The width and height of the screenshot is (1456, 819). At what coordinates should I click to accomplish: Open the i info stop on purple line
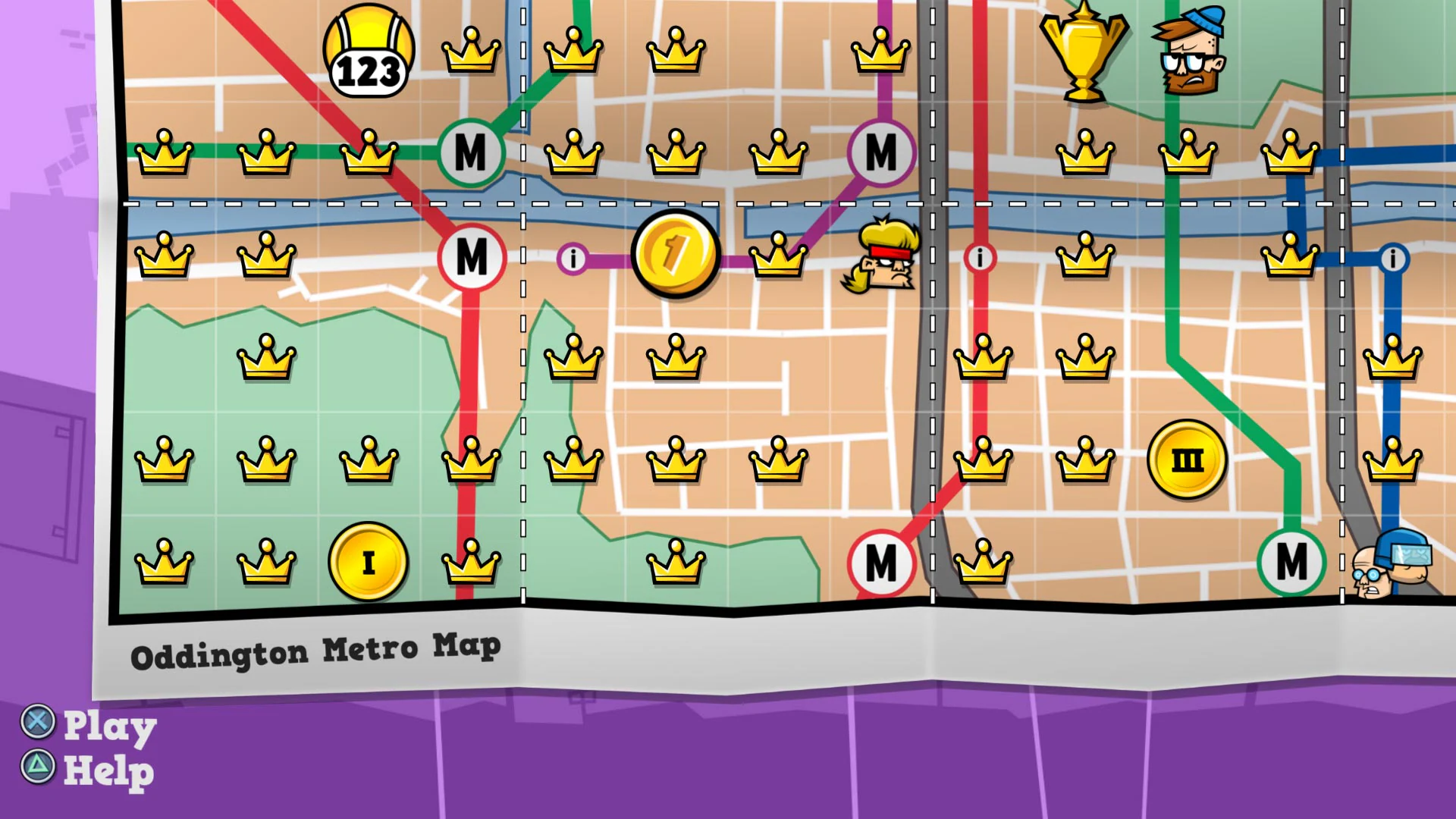coord(573,258)
